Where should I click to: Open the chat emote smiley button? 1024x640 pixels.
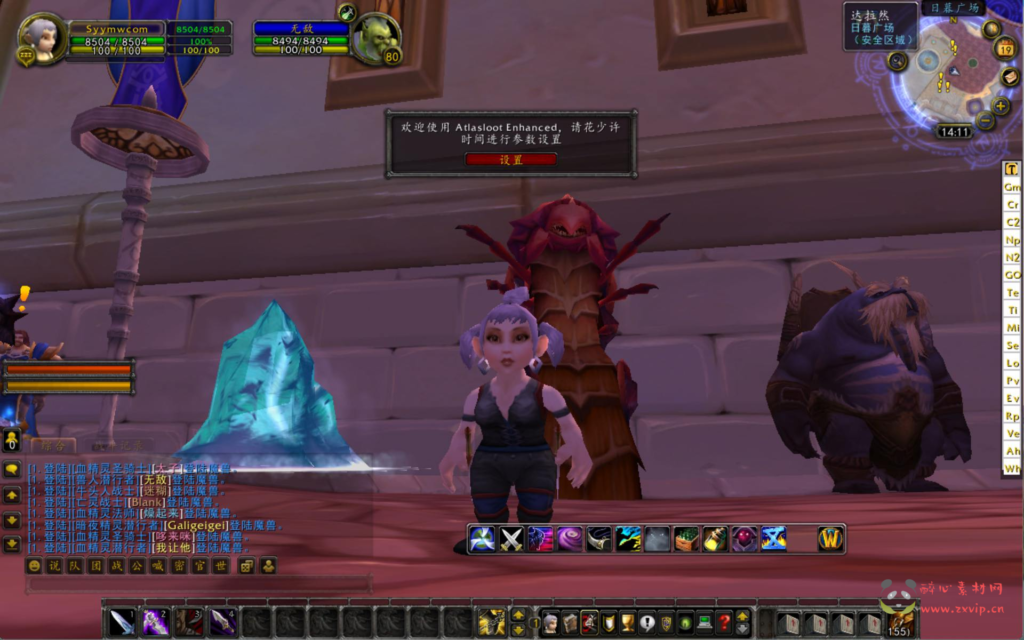[x=34, y=566]
